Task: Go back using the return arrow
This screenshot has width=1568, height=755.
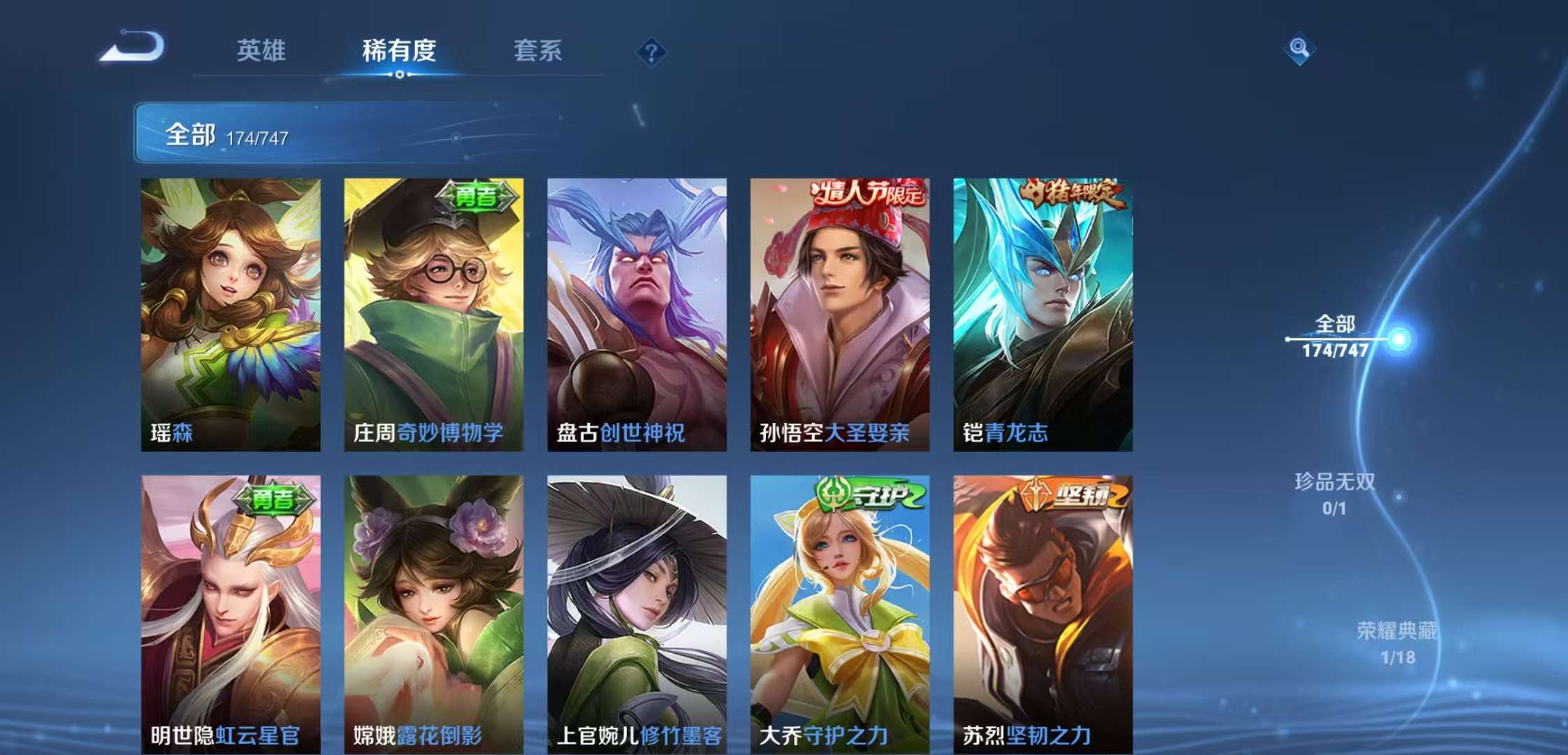Action: (x=133, y=48)
